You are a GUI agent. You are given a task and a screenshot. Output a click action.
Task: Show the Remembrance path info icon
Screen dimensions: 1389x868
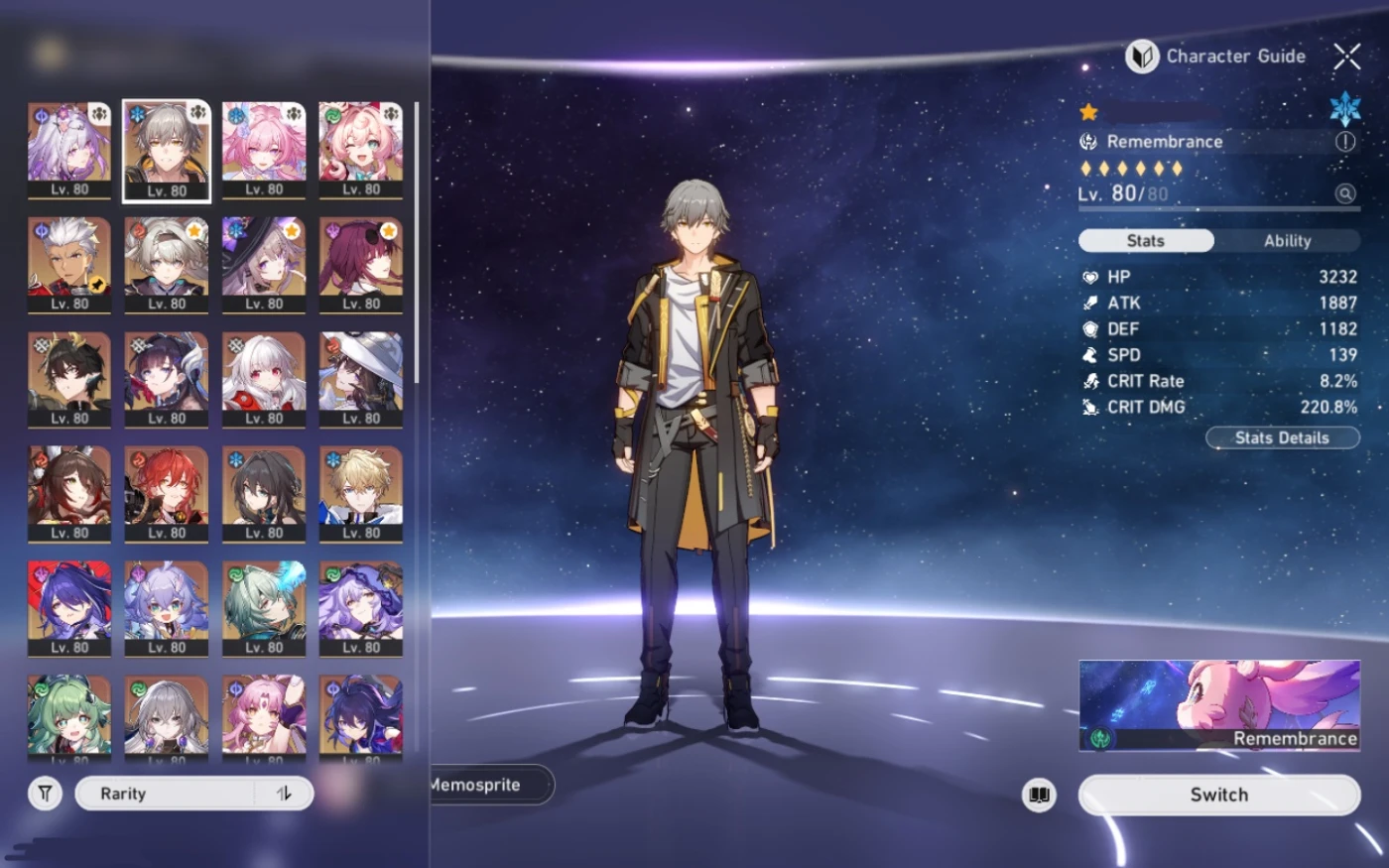point(1344,142)
